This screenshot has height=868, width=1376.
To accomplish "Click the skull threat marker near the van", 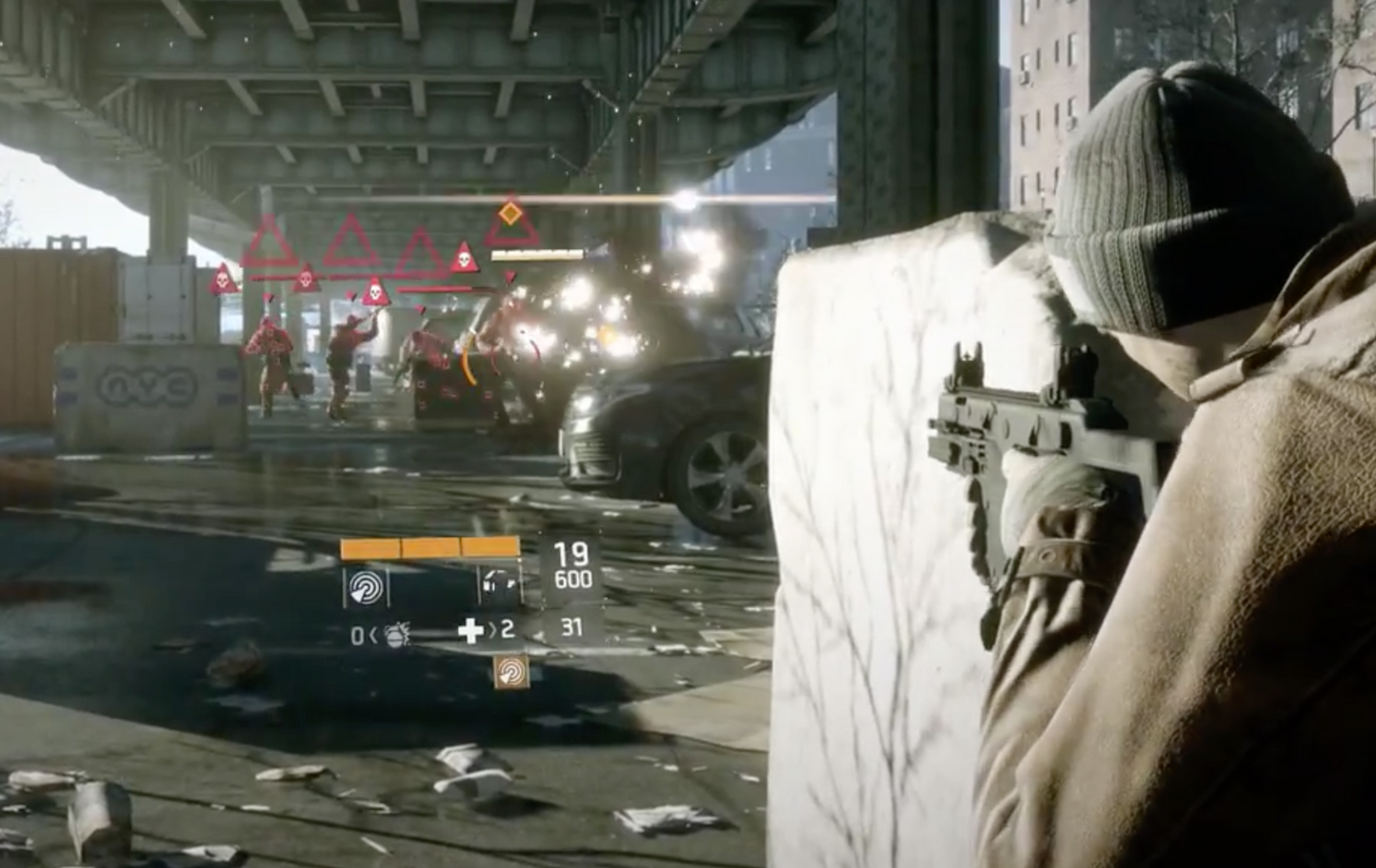I will [x=375, y=292].
